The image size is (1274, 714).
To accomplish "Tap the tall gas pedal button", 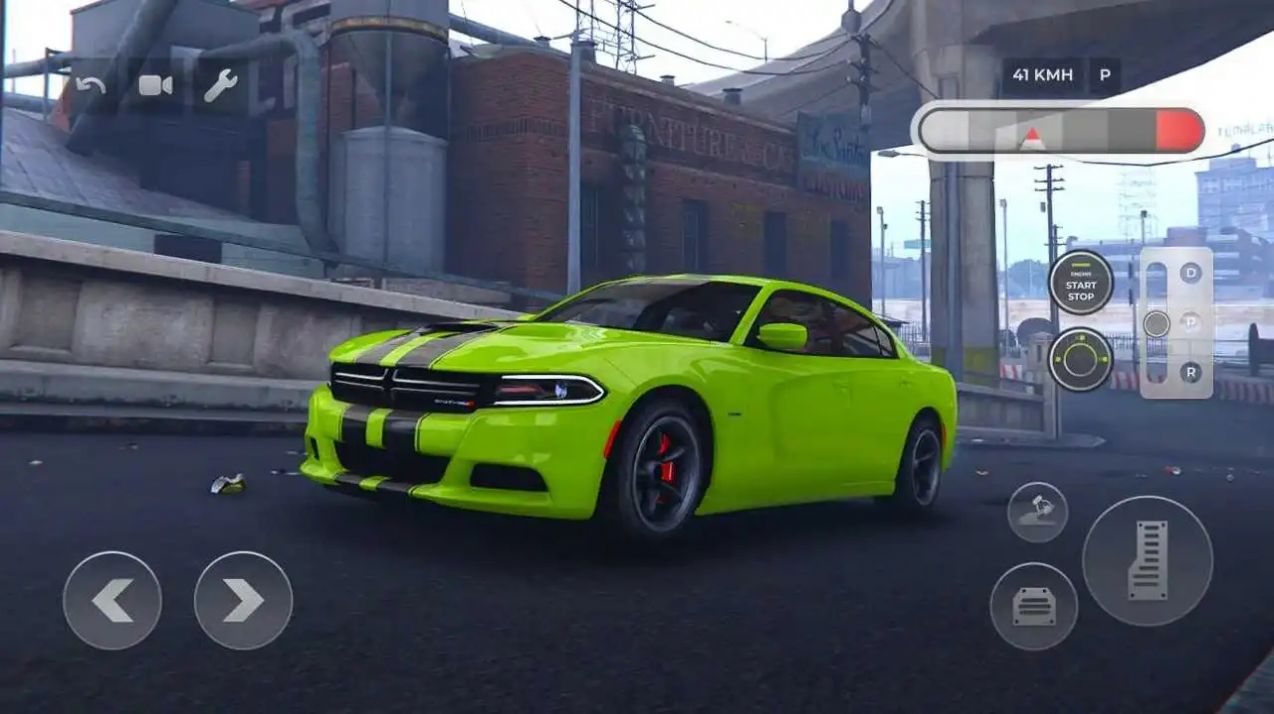I will click(1147, 561).
